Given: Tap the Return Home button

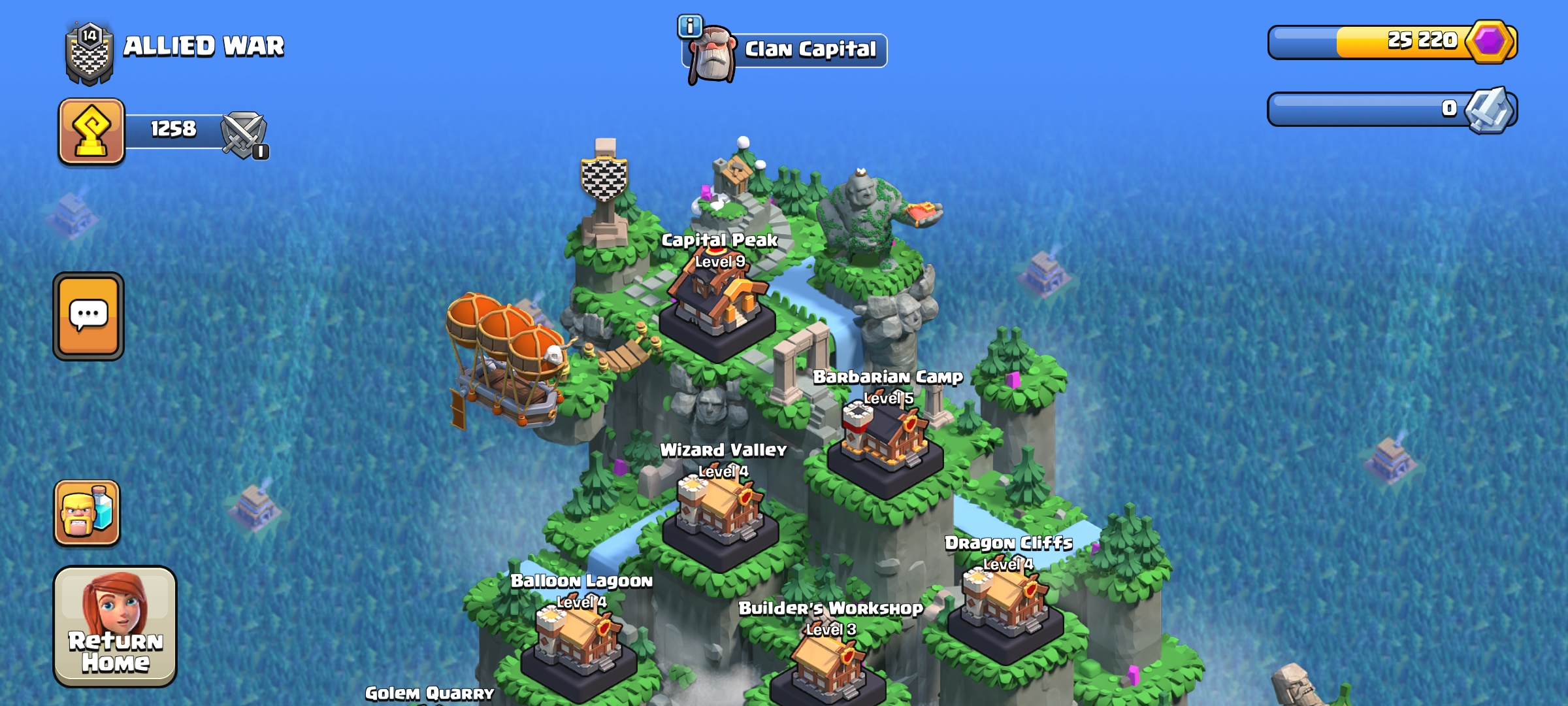Looking at the screenshot, I should tap(115, 626).
